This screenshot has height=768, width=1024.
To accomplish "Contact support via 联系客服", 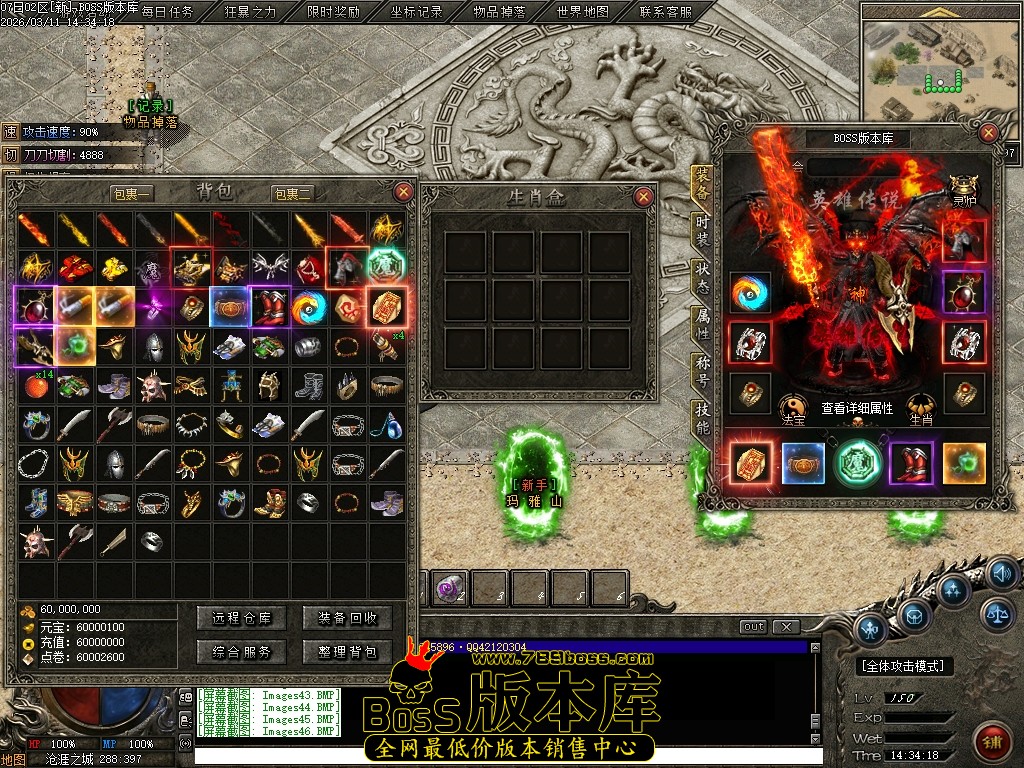I will click(664, 12).
